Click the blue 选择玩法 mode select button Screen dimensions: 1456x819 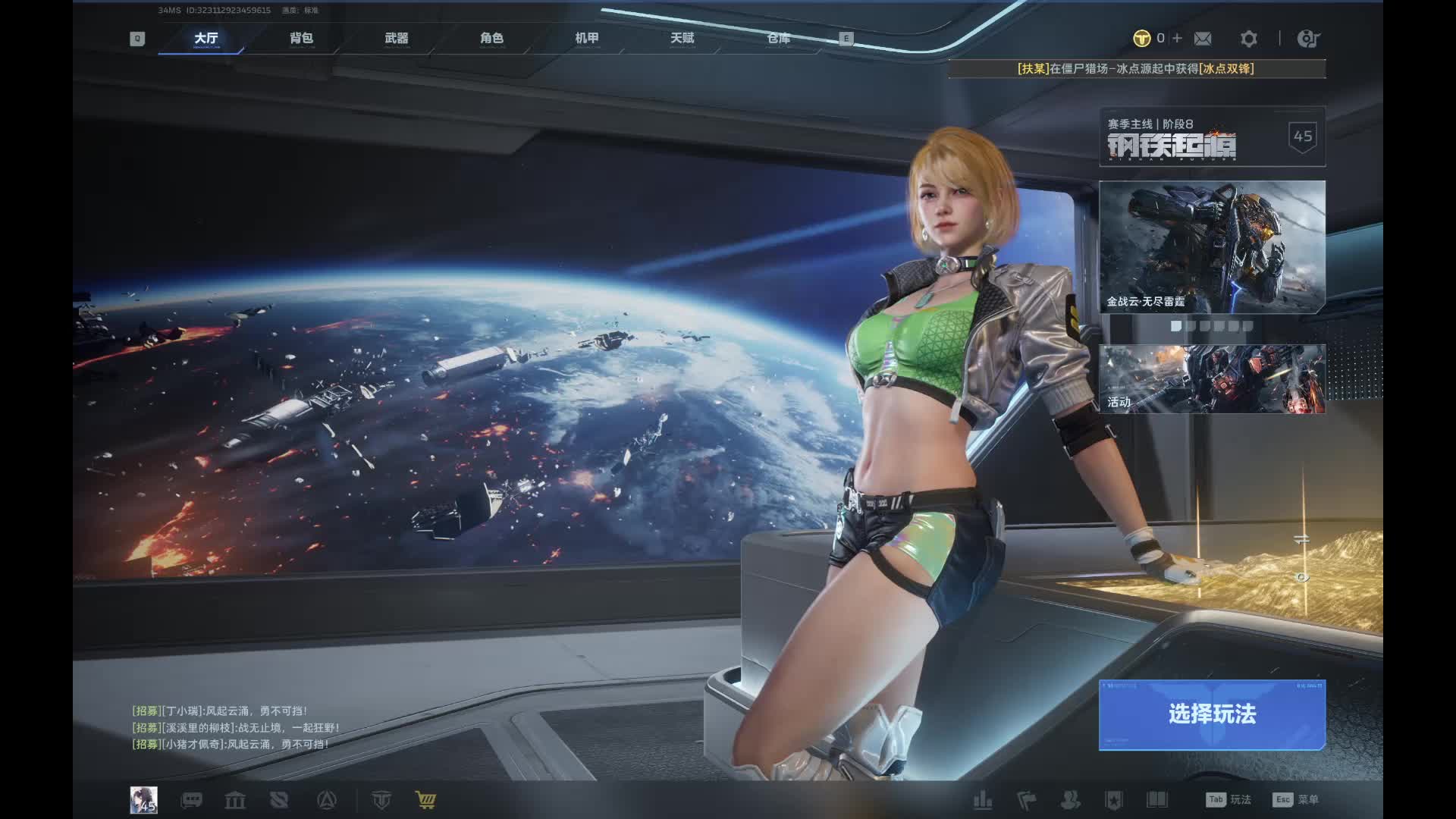point(1212,714)
